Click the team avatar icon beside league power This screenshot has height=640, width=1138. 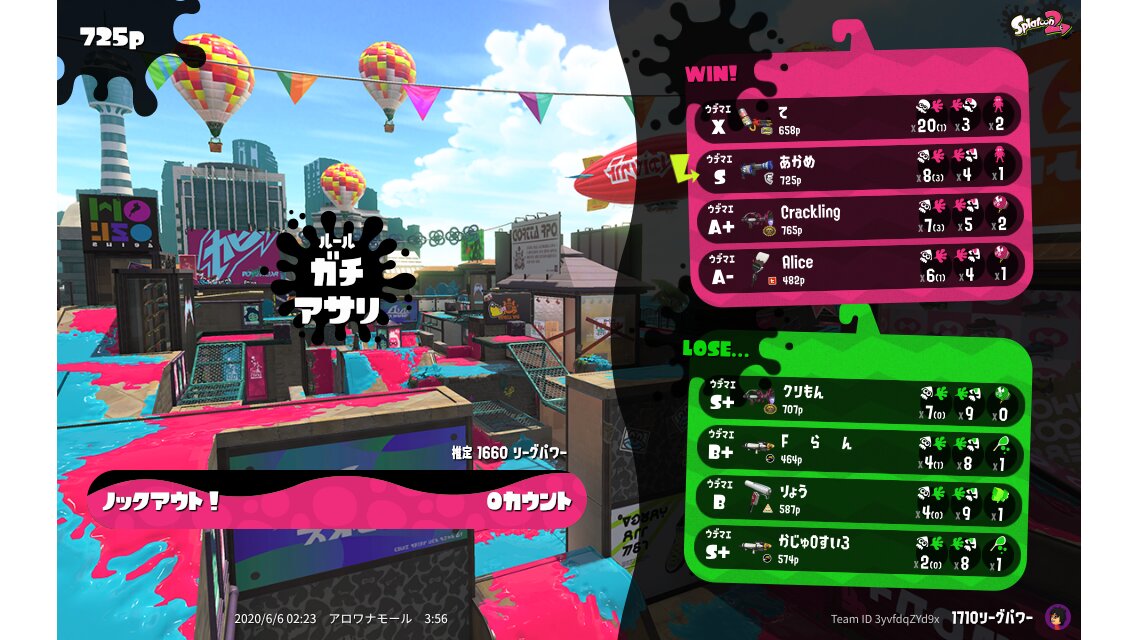point(1058,617)
